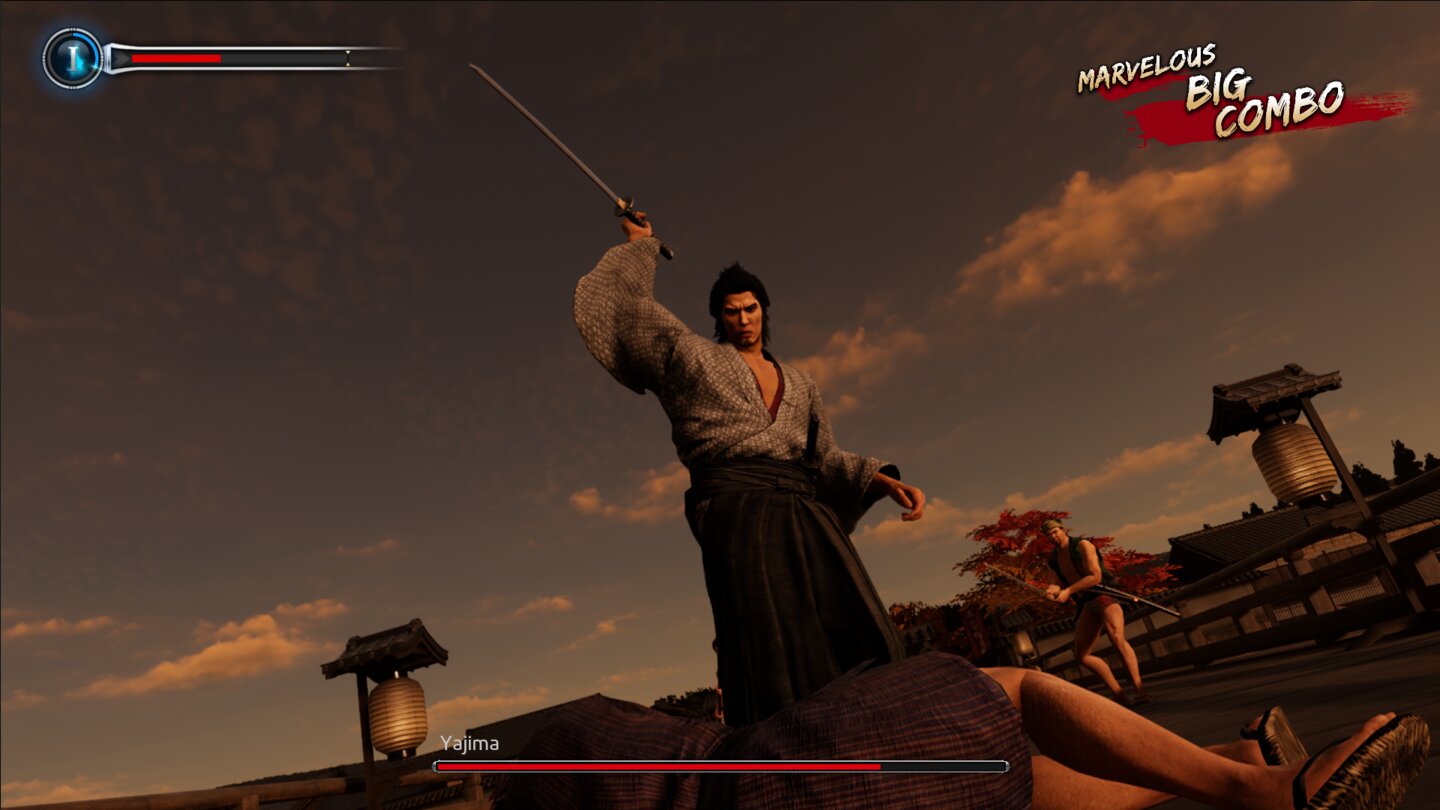Click the scabbard at the samurai's waist
Viewport: 1440px width, 810px height.
tap(810, 440)
